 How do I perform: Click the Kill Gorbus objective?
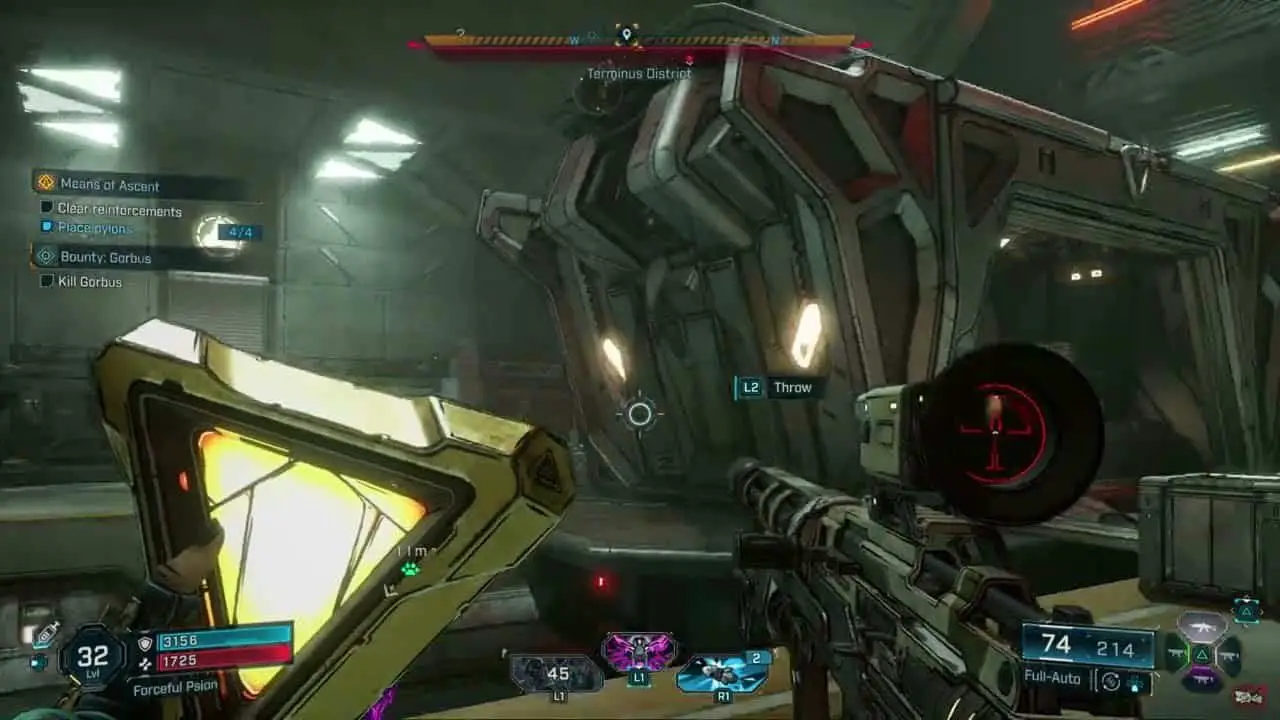pyautogui.click(x=90, y=282)
